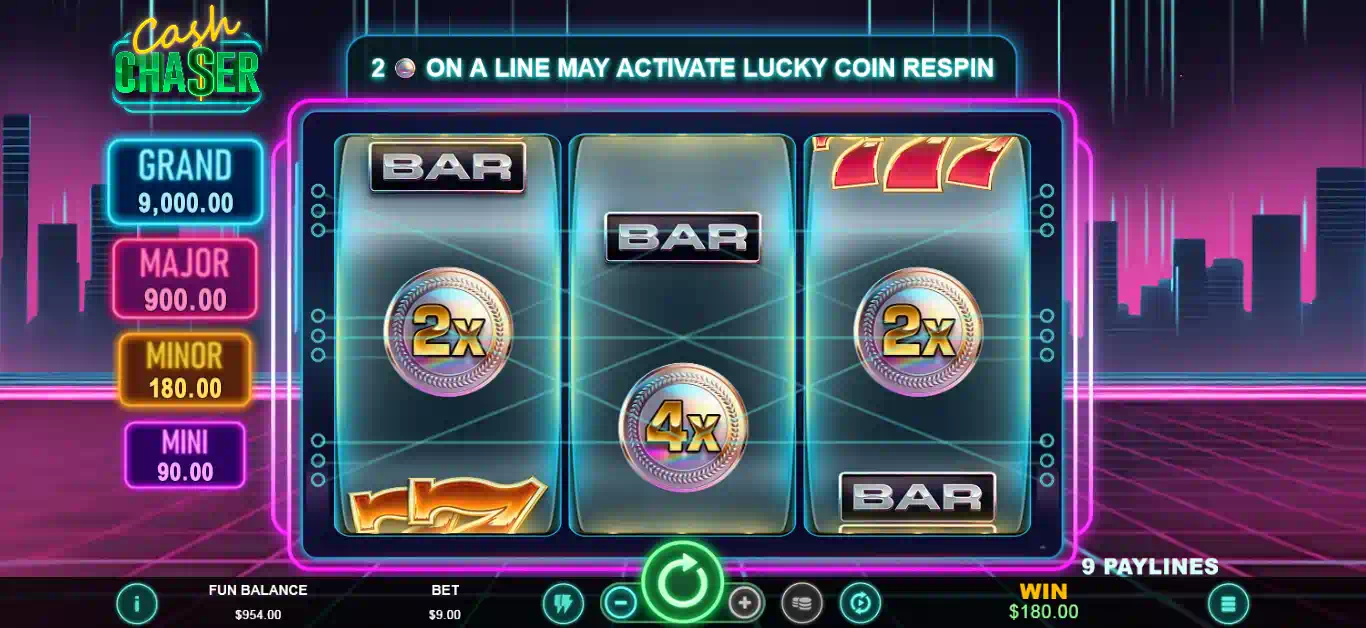The height and width of the screenshot is (628, 1366).
Task: Open bet options with the coin stack icon
Action: (x=801, y=603)
